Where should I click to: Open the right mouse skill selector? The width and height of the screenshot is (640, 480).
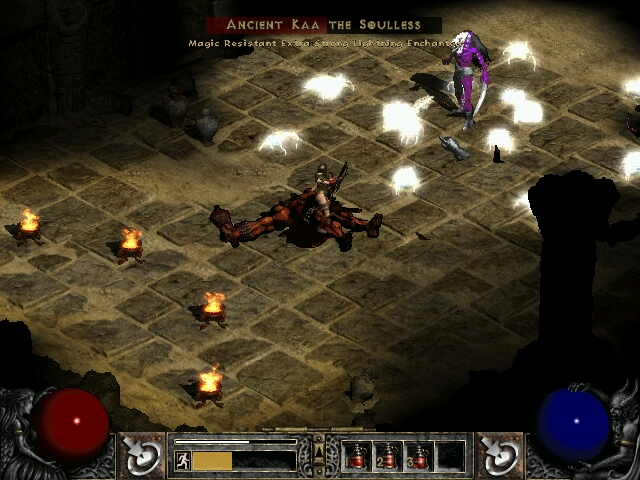[x=497, y=453]
